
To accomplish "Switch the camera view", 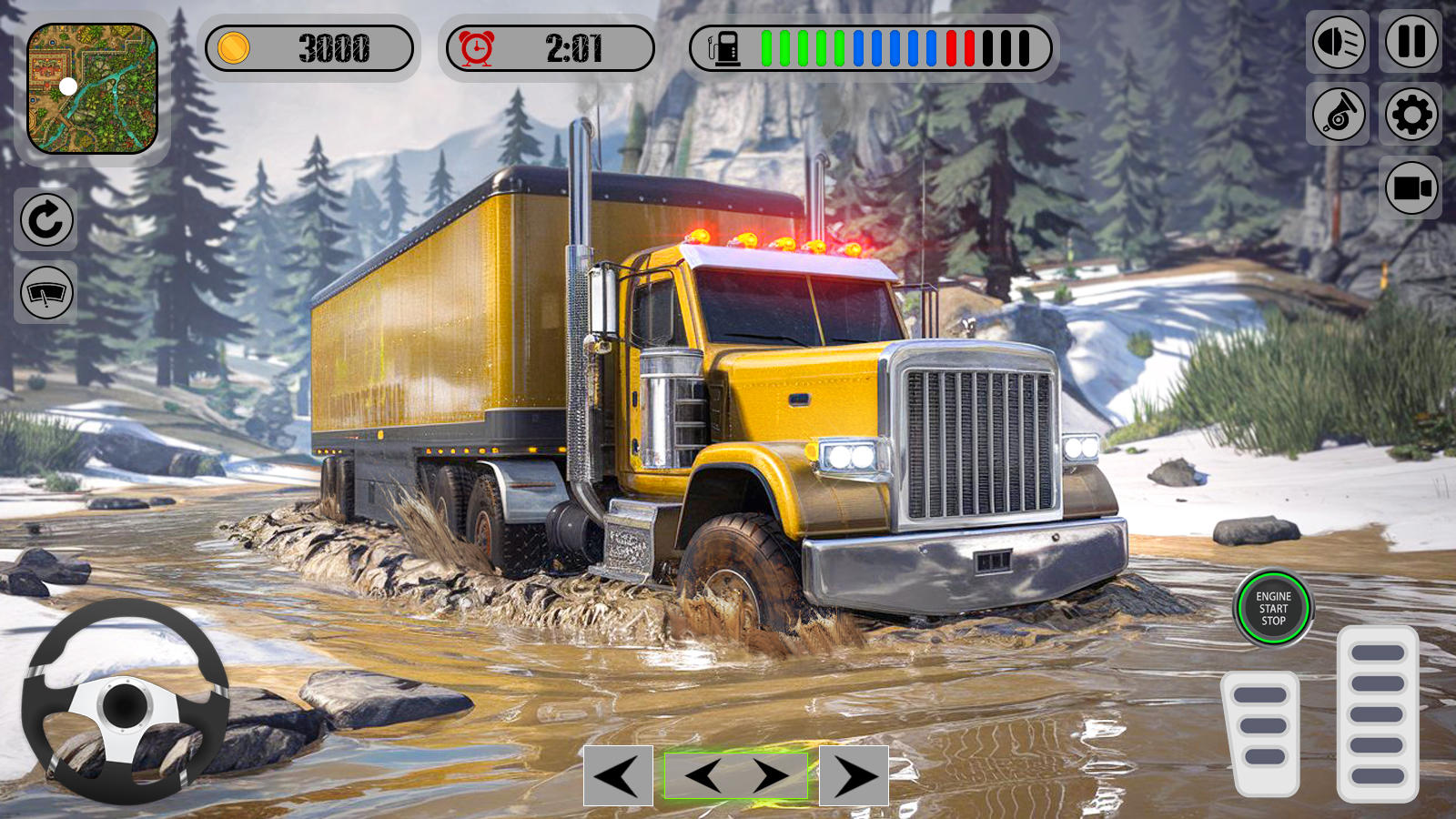I will tap(1410, 188).
